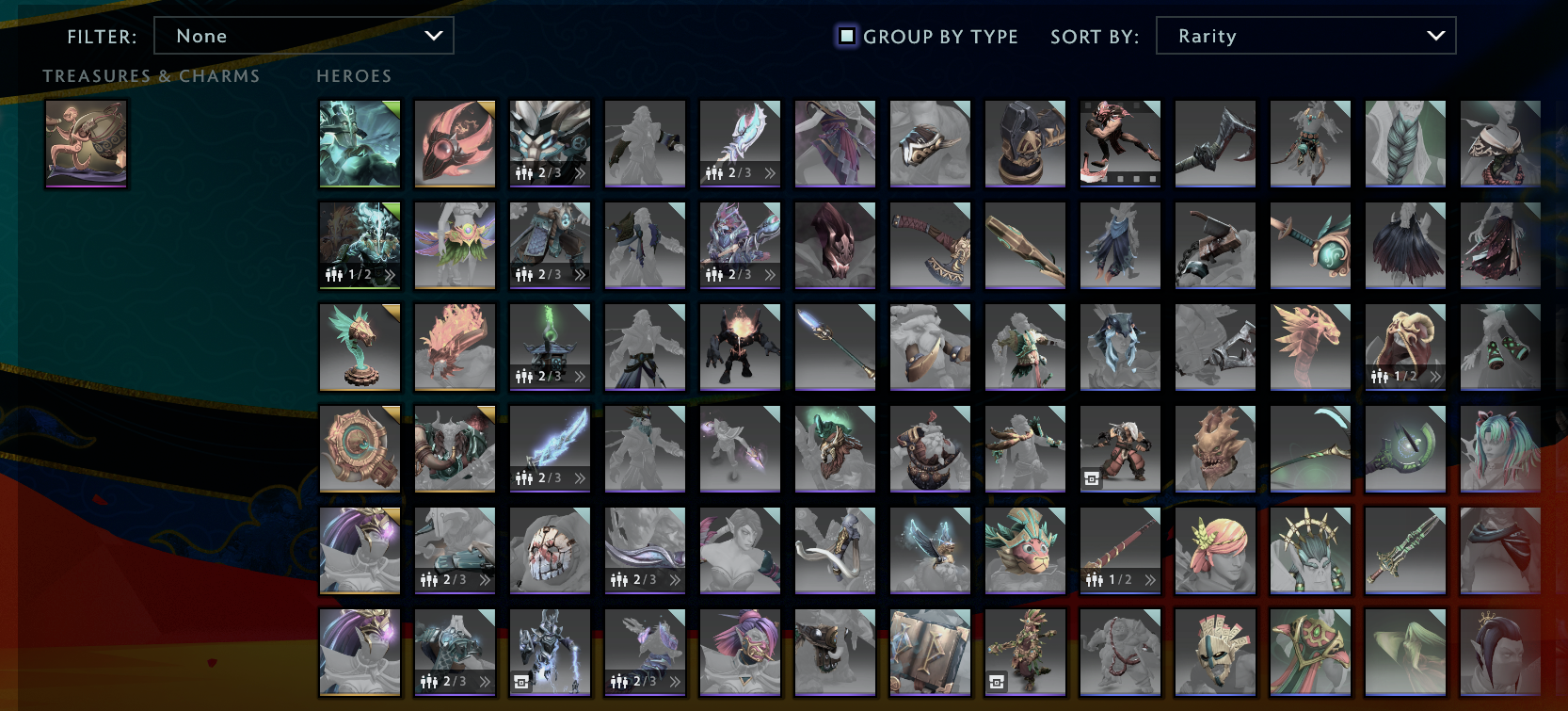Image resolution: width=1568 pixels, height=711 pixels.
Task: Select the large wooden bottle item
Action: click(x=1025, y=245)
